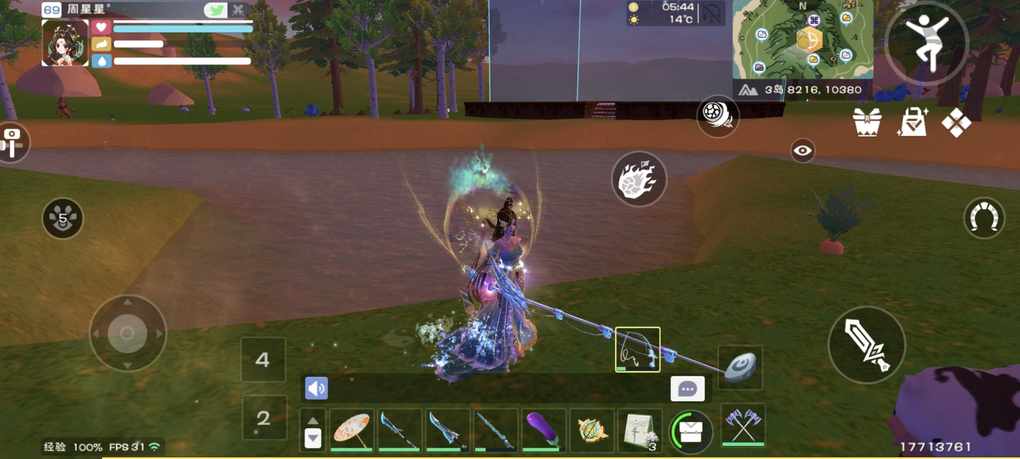Open the shopping bag store icon
1020x459 pixels.
pyautogui.click(x=912, y=122)
